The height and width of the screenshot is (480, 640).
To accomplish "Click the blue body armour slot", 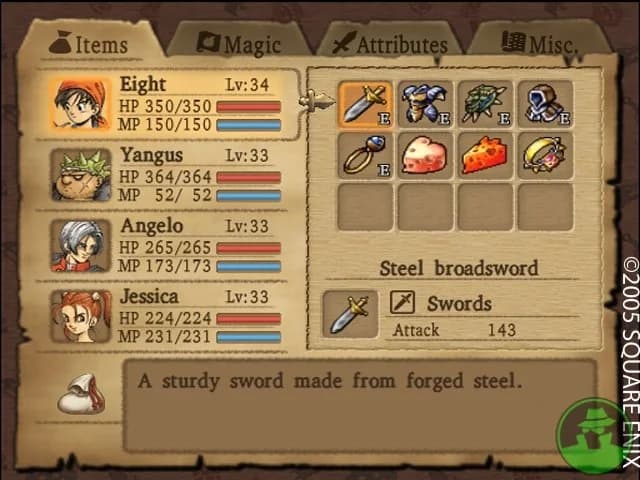I will (425, 103).
